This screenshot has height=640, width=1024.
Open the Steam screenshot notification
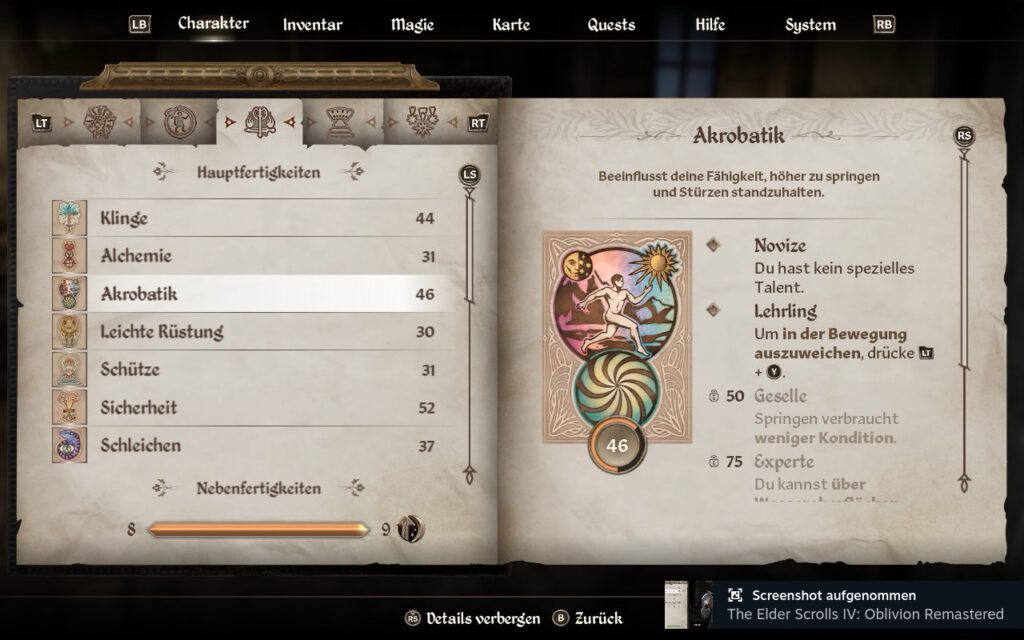click(x=845, y=605)
